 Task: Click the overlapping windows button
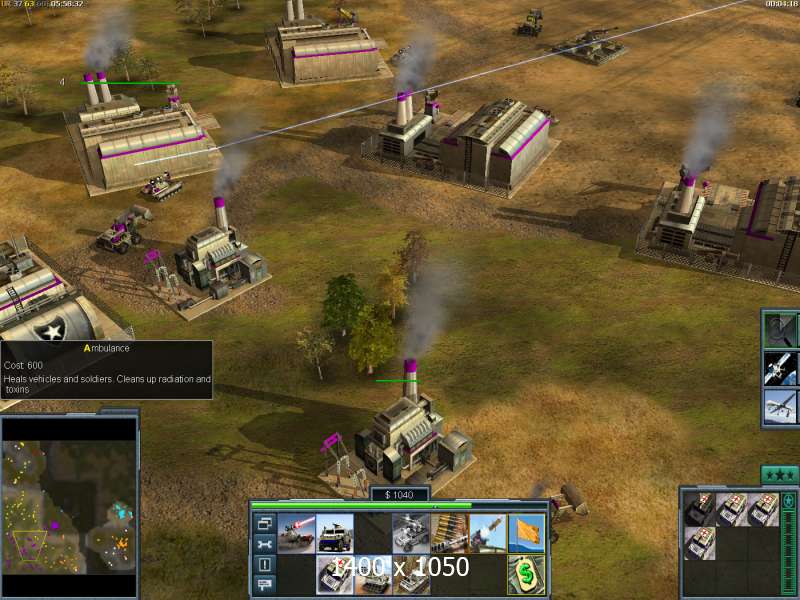click(265, 523)
